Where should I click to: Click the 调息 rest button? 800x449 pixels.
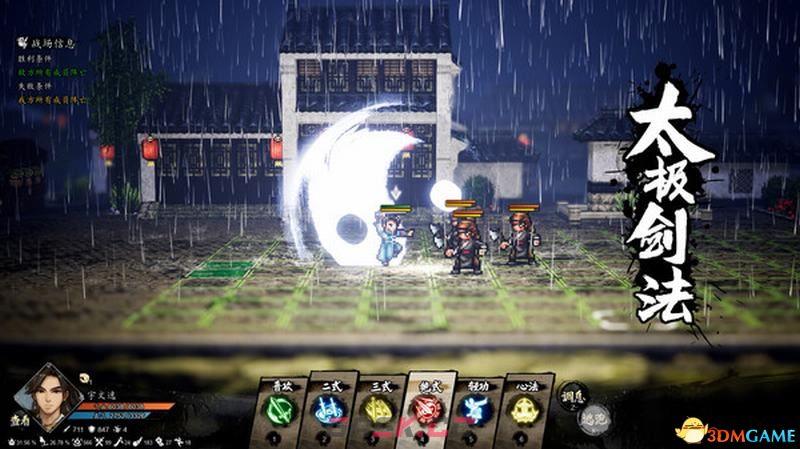[574, 396]
